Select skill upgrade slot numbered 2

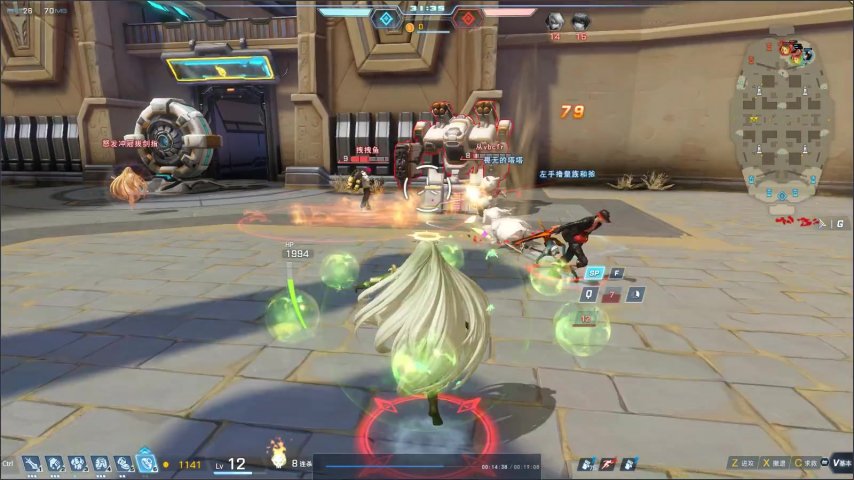click(55, 464)
